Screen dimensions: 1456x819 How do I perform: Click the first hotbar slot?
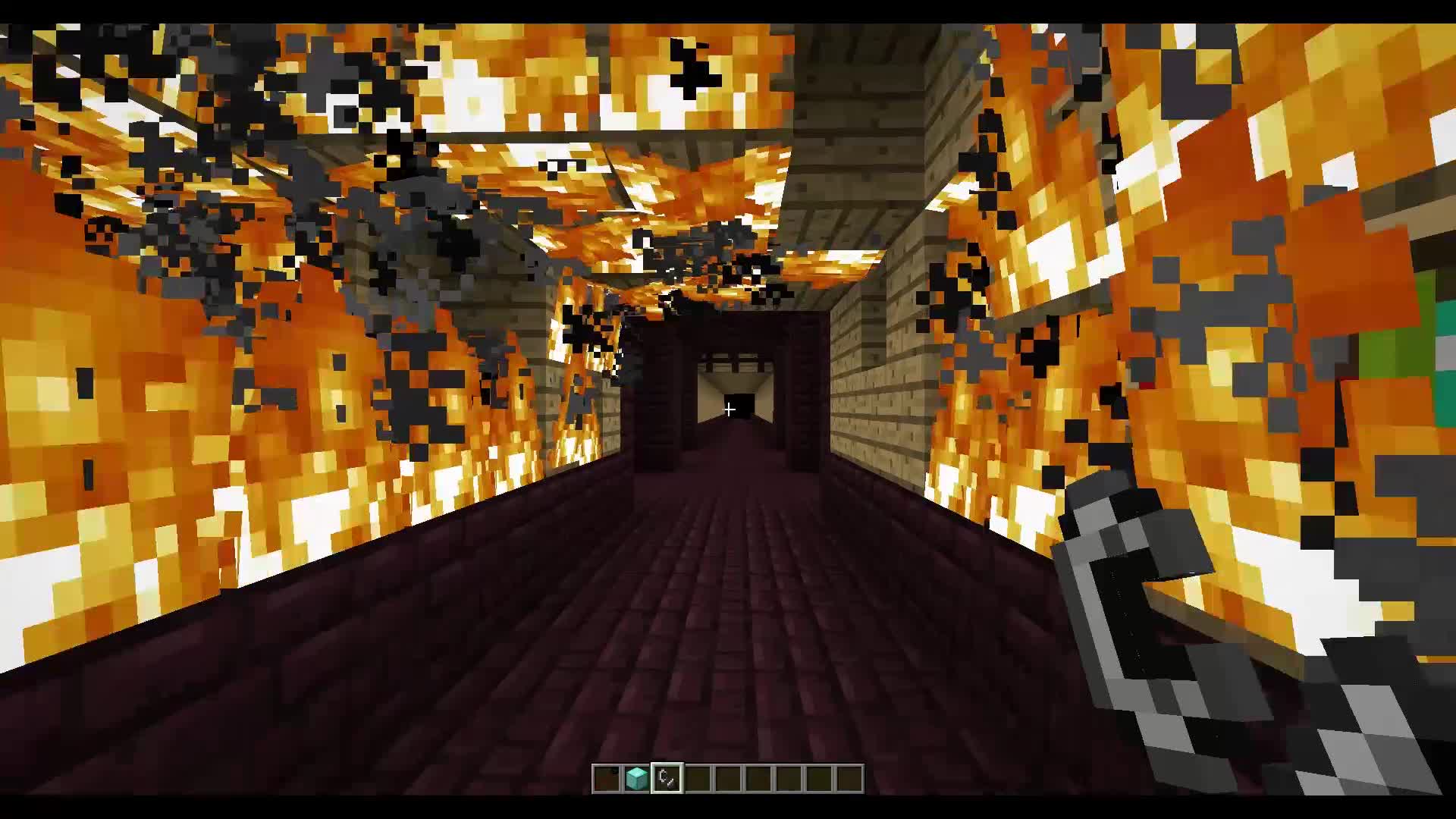[x=606, y=777]
